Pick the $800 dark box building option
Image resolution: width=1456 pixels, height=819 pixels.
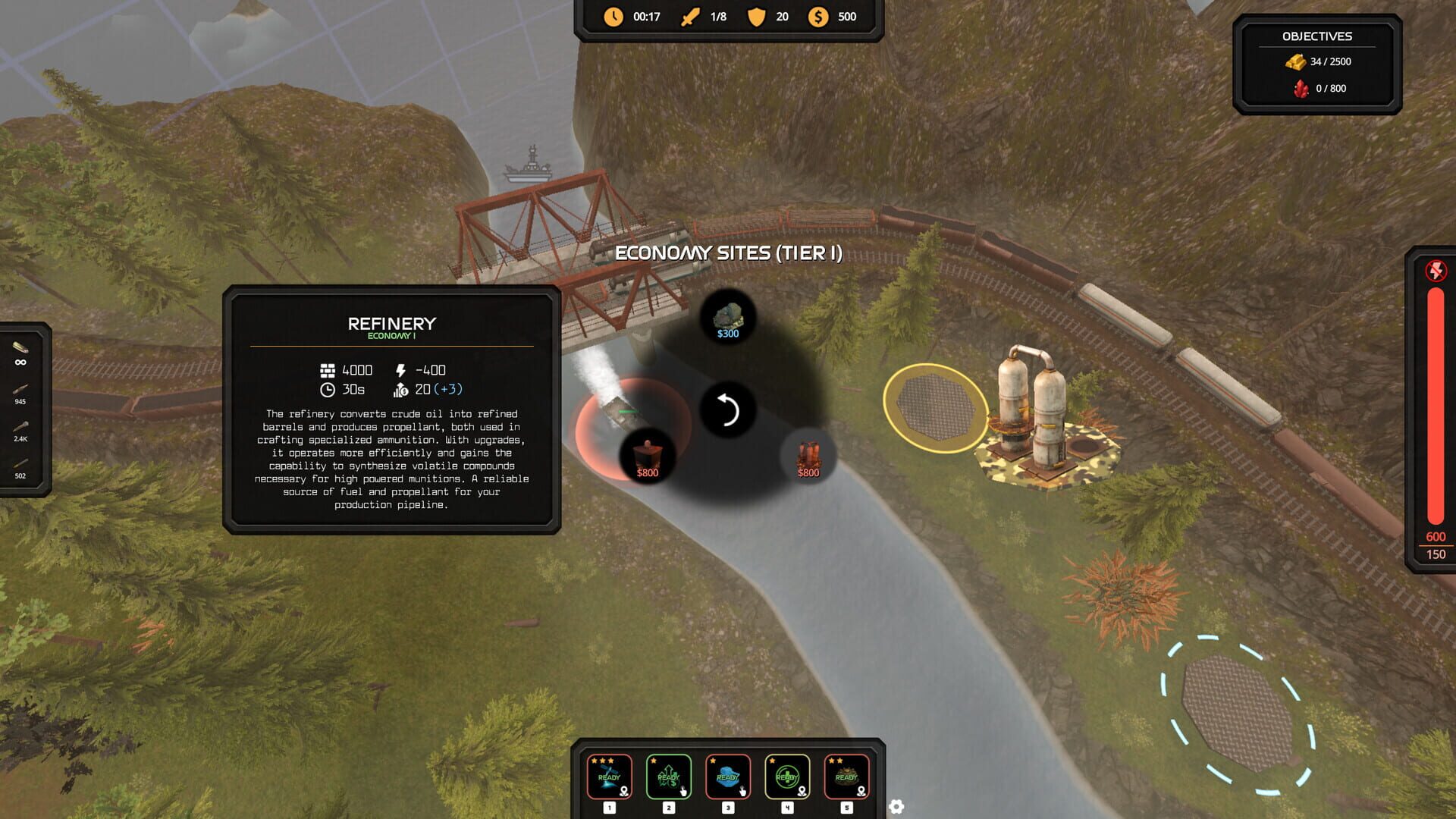point(648,458)
